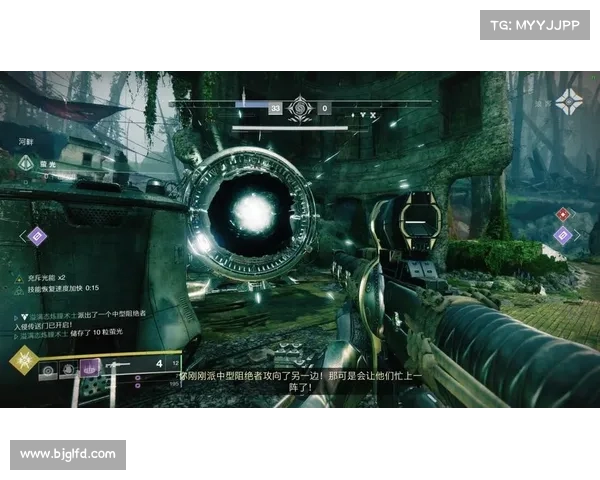Image resolution: width=600 pixels, height=480 pixels.
Task: Open the www.bjglfd.com watermark link
Action: pyautogui.click(x=68, y=455)
